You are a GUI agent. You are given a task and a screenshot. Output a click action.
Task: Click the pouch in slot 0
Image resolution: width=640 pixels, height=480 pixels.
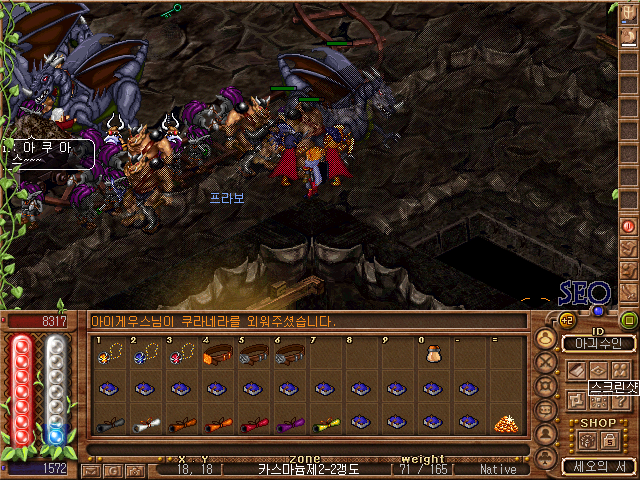(433, 353)
